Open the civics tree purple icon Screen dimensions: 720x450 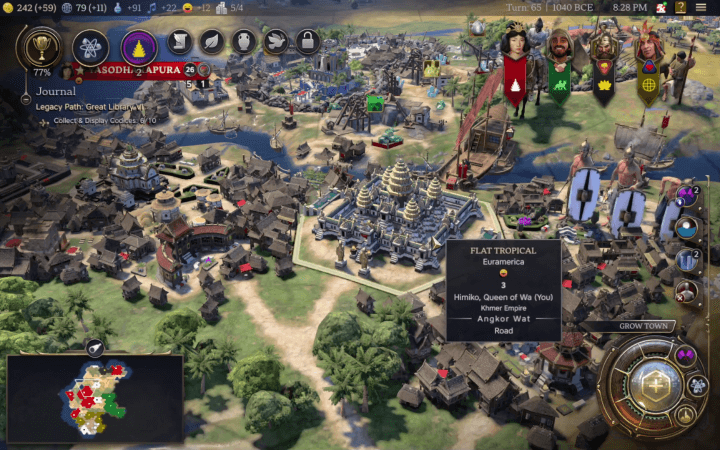coord(139,46)
